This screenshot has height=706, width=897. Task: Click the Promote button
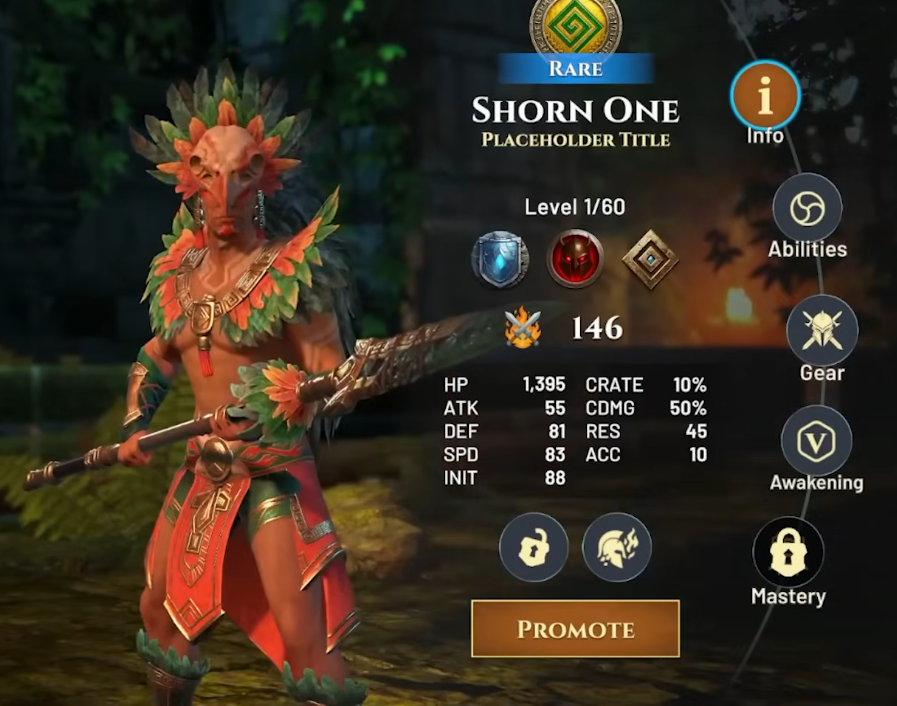pos(575,629)
